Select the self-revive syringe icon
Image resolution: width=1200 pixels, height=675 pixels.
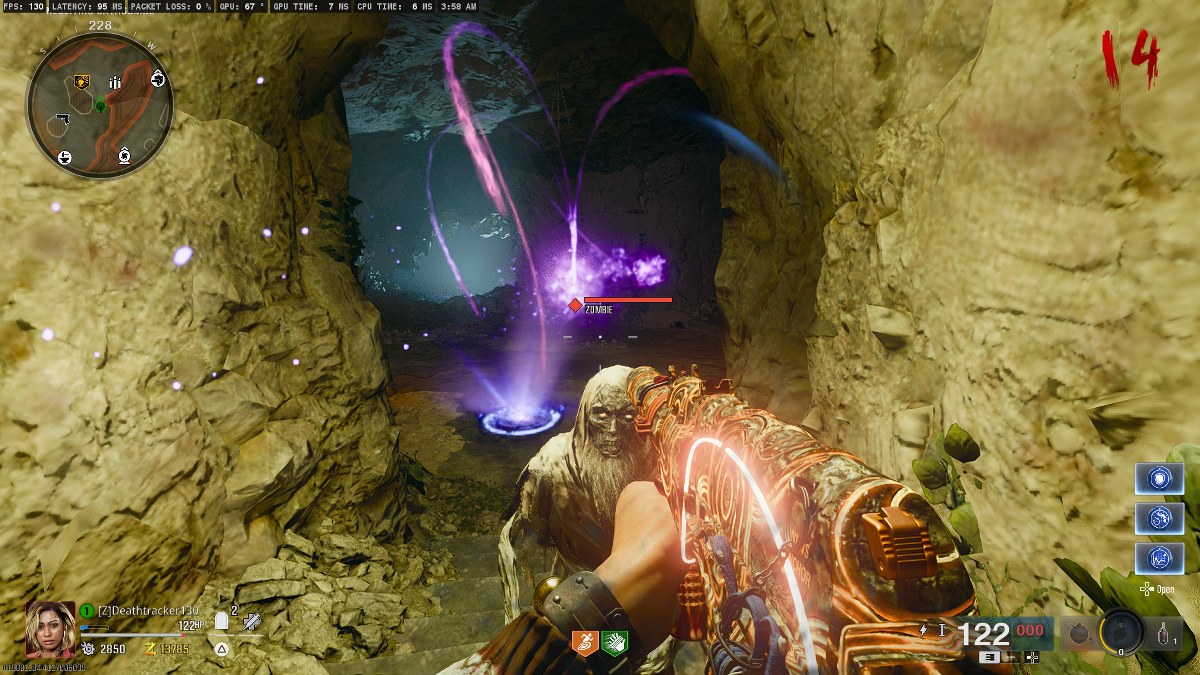tap(253, 622)
